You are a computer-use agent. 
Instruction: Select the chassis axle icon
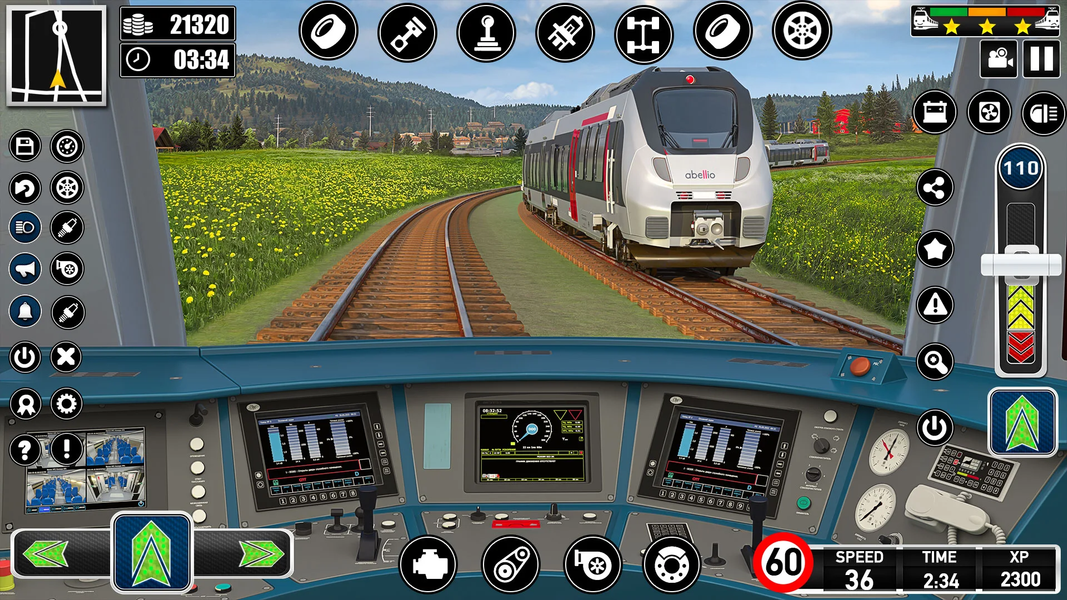point(644,32)
